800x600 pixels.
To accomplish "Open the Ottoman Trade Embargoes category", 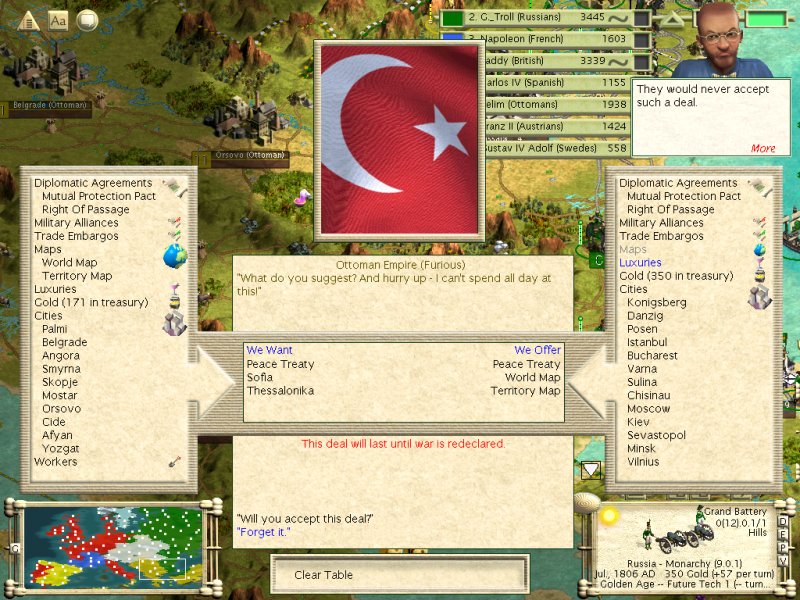I will [76, 236].
